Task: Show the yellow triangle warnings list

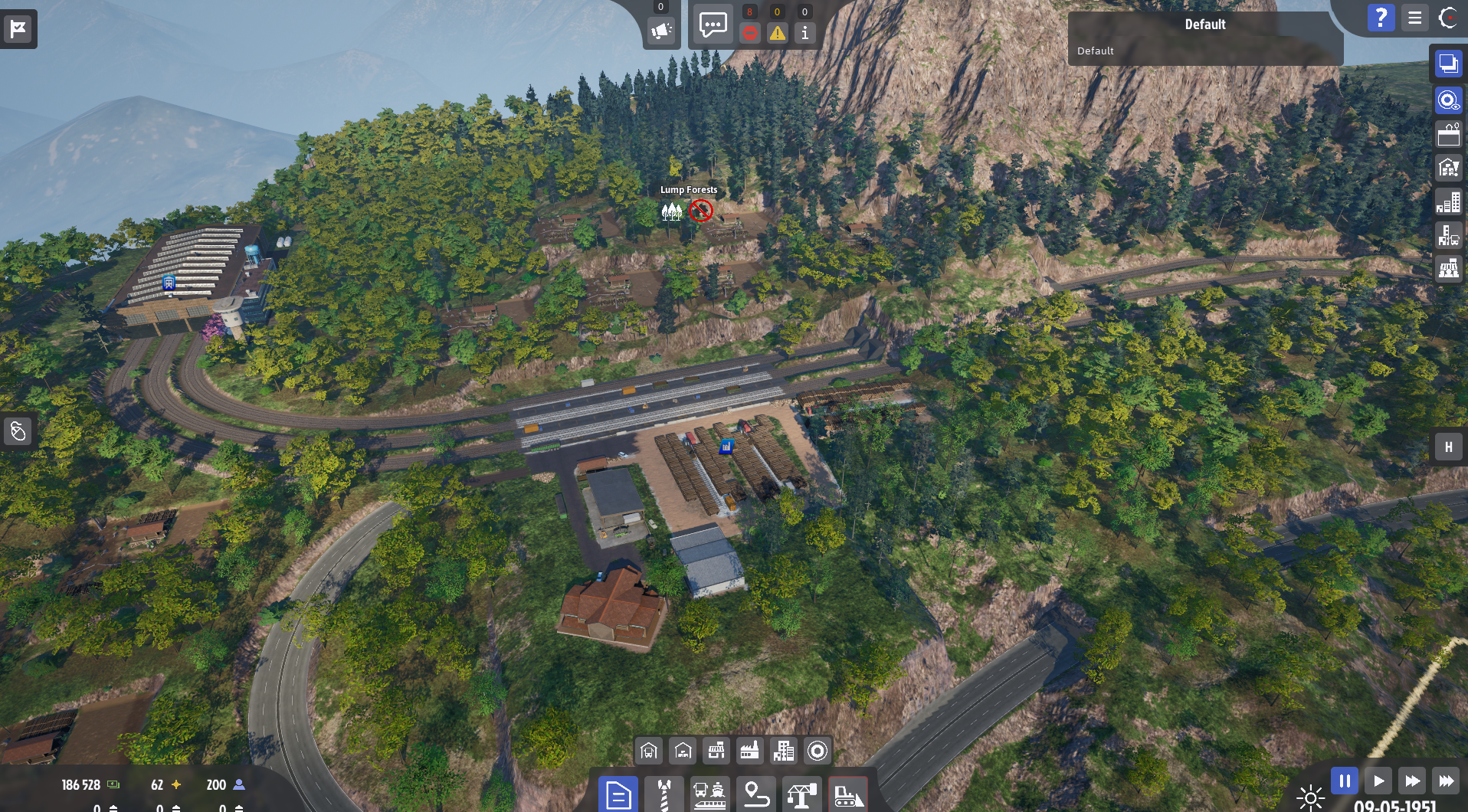Action: tap(777, 33)
